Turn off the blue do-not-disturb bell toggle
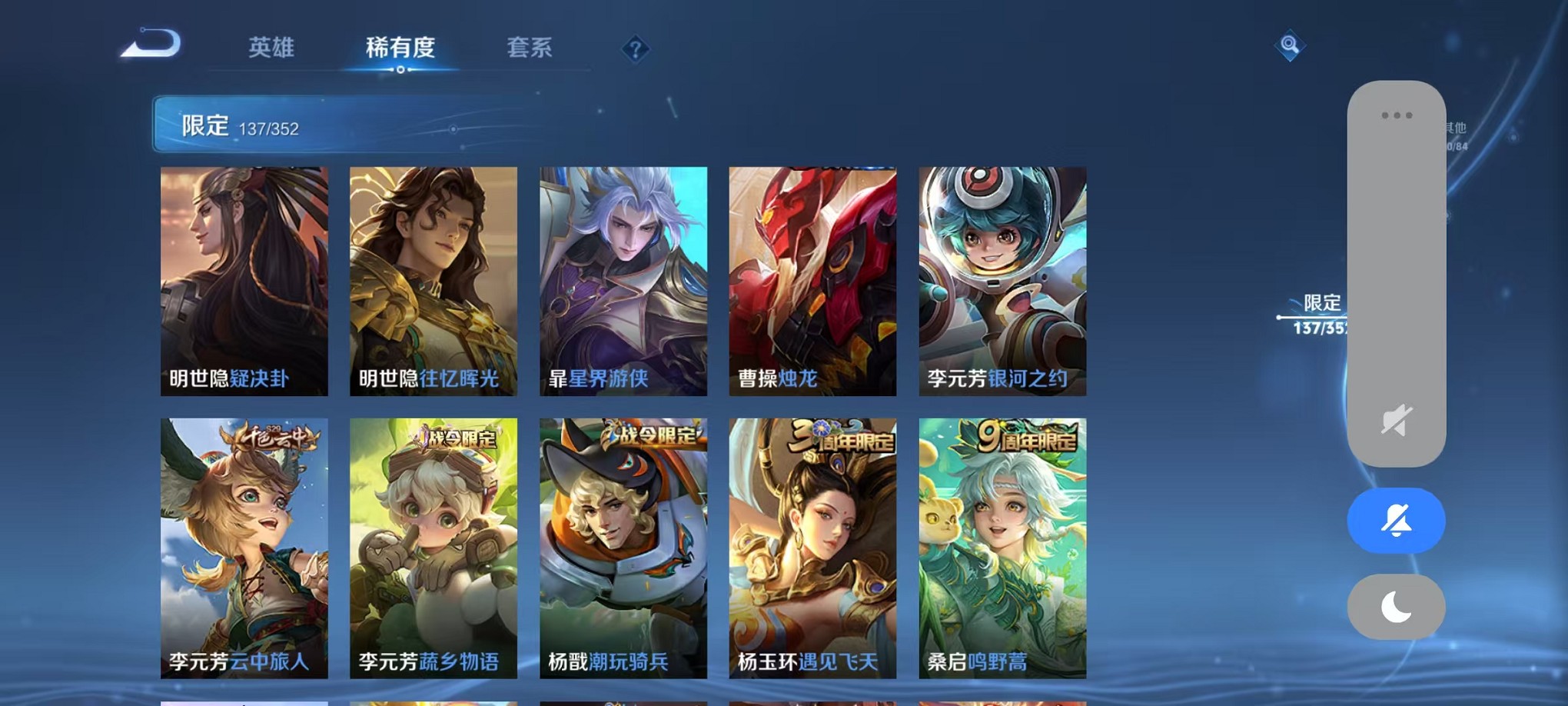The image size is (1568, 706). click(x=1397, y=521)
